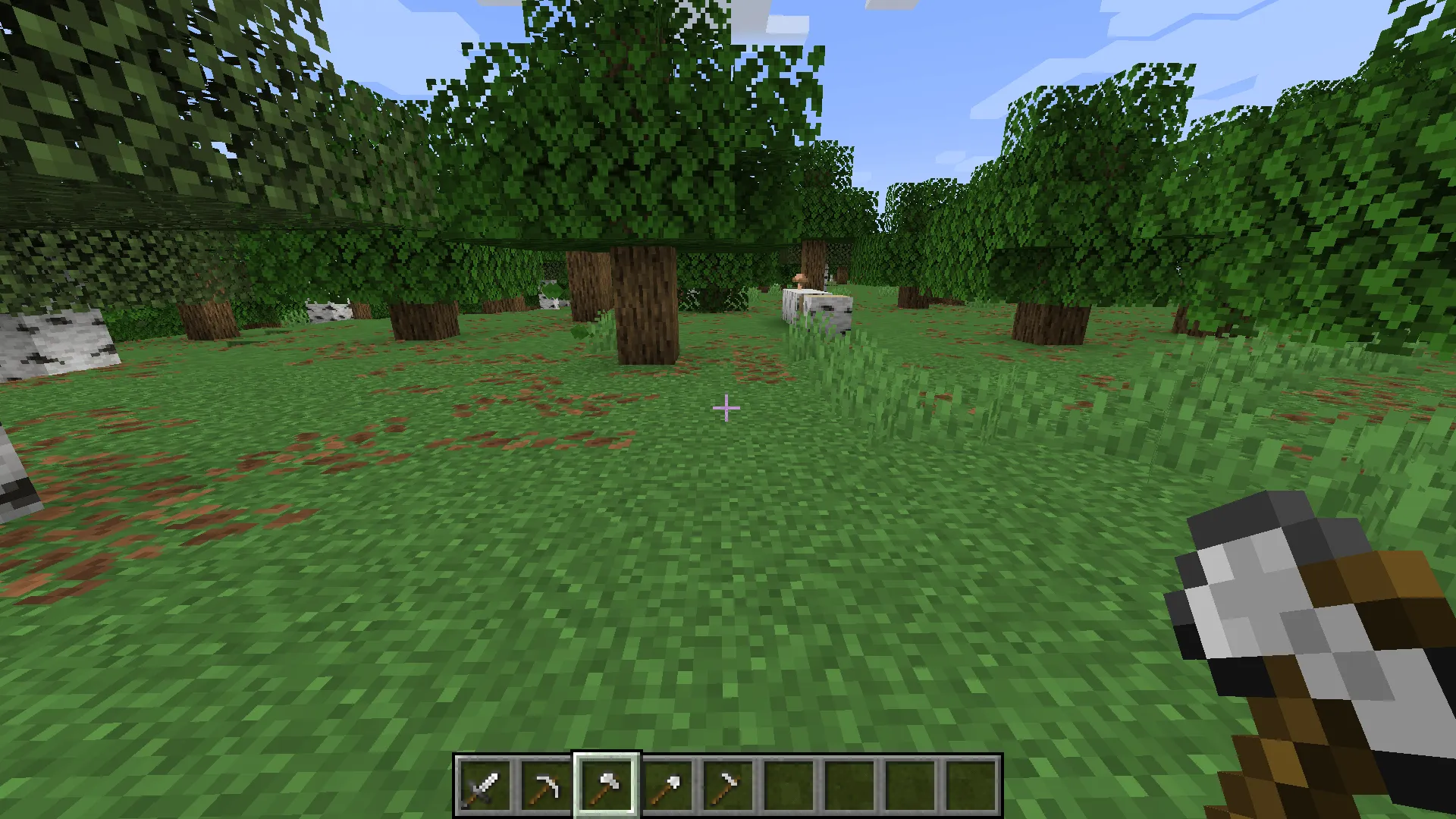Click the grass block below the crosshair
Image resolution: width=1456 pixels, height=819 pixels.
726,531
